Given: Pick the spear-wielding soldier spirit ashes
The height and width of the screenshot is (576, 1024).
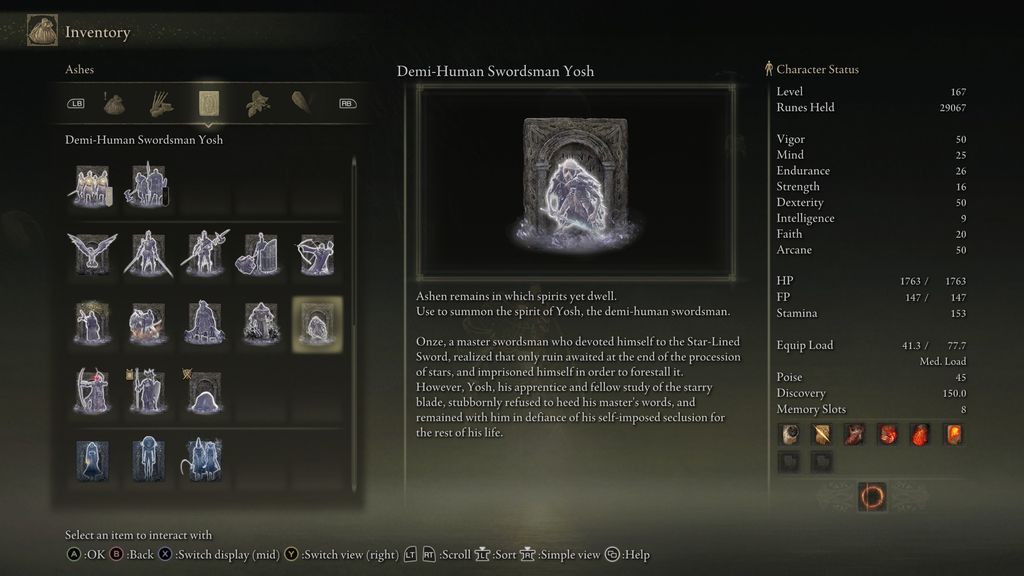Looking at the screenshot, I should click(204, 254).
